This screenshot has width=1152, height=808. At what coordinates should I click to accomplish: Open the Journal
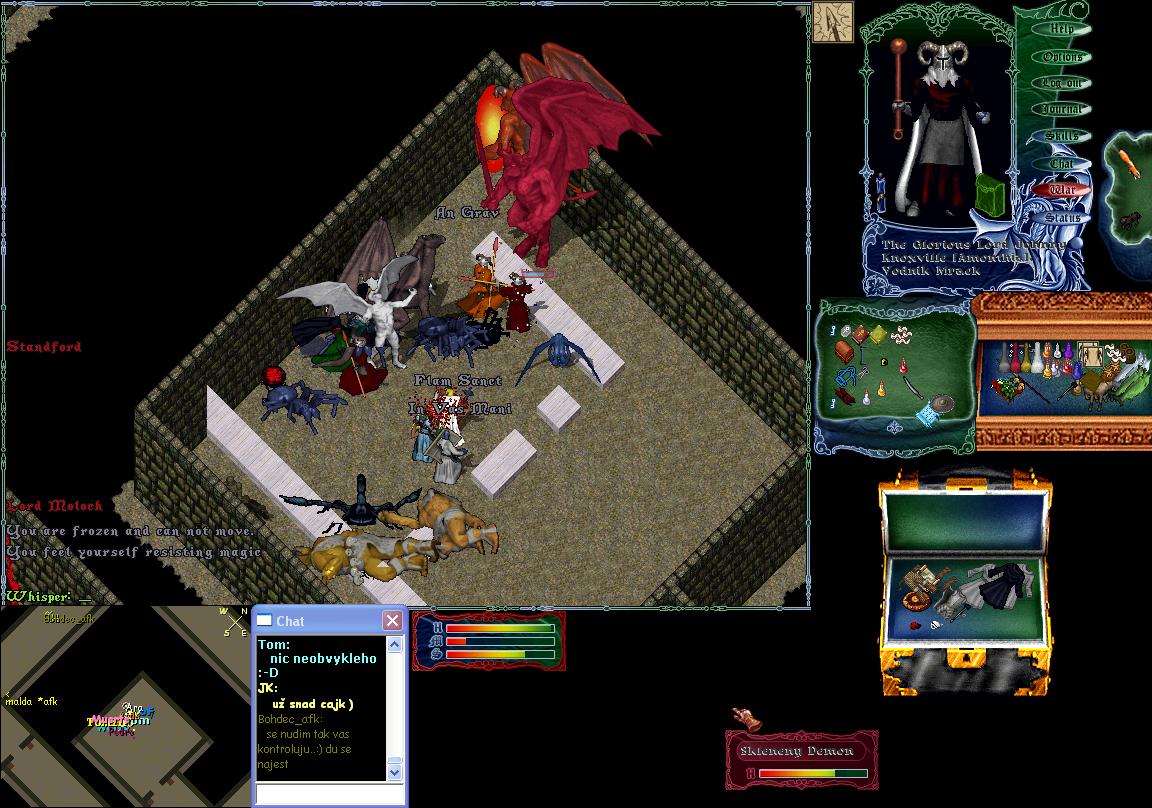click(1061, 109)
